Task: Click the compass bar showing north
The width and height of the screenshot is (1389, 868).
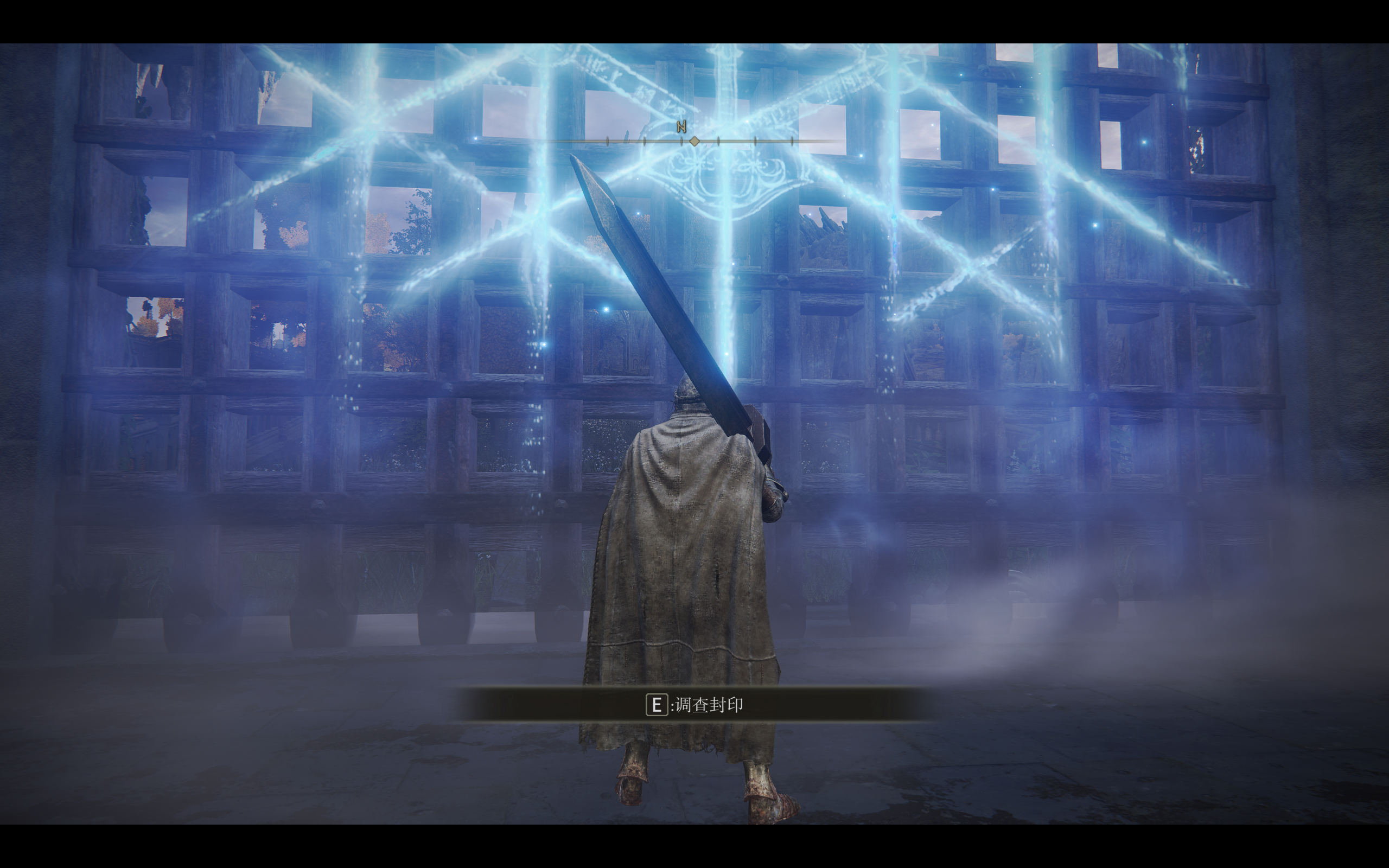Action: pyautogui.click(x=694, y=140)
